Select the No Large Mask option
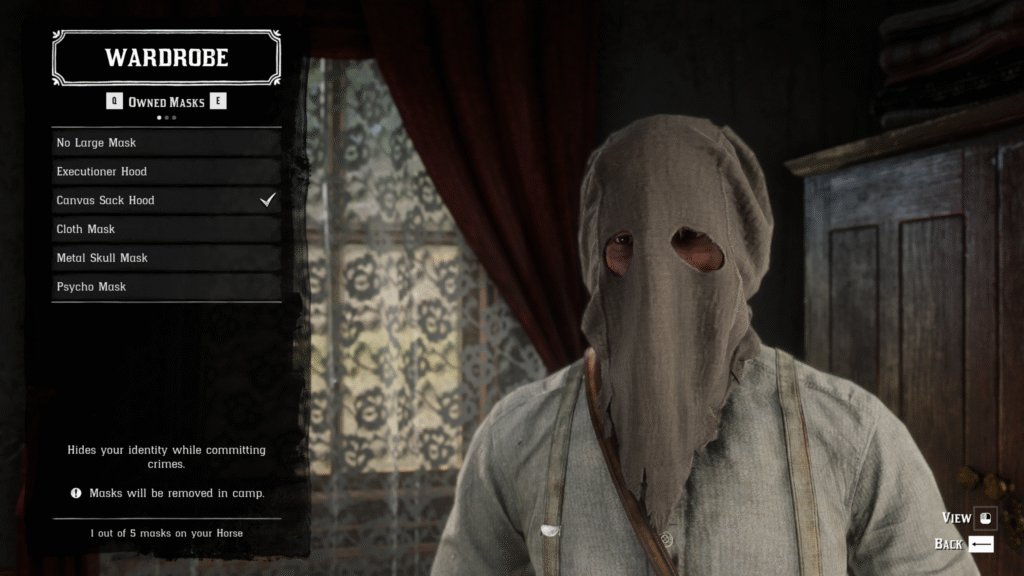 167,143
